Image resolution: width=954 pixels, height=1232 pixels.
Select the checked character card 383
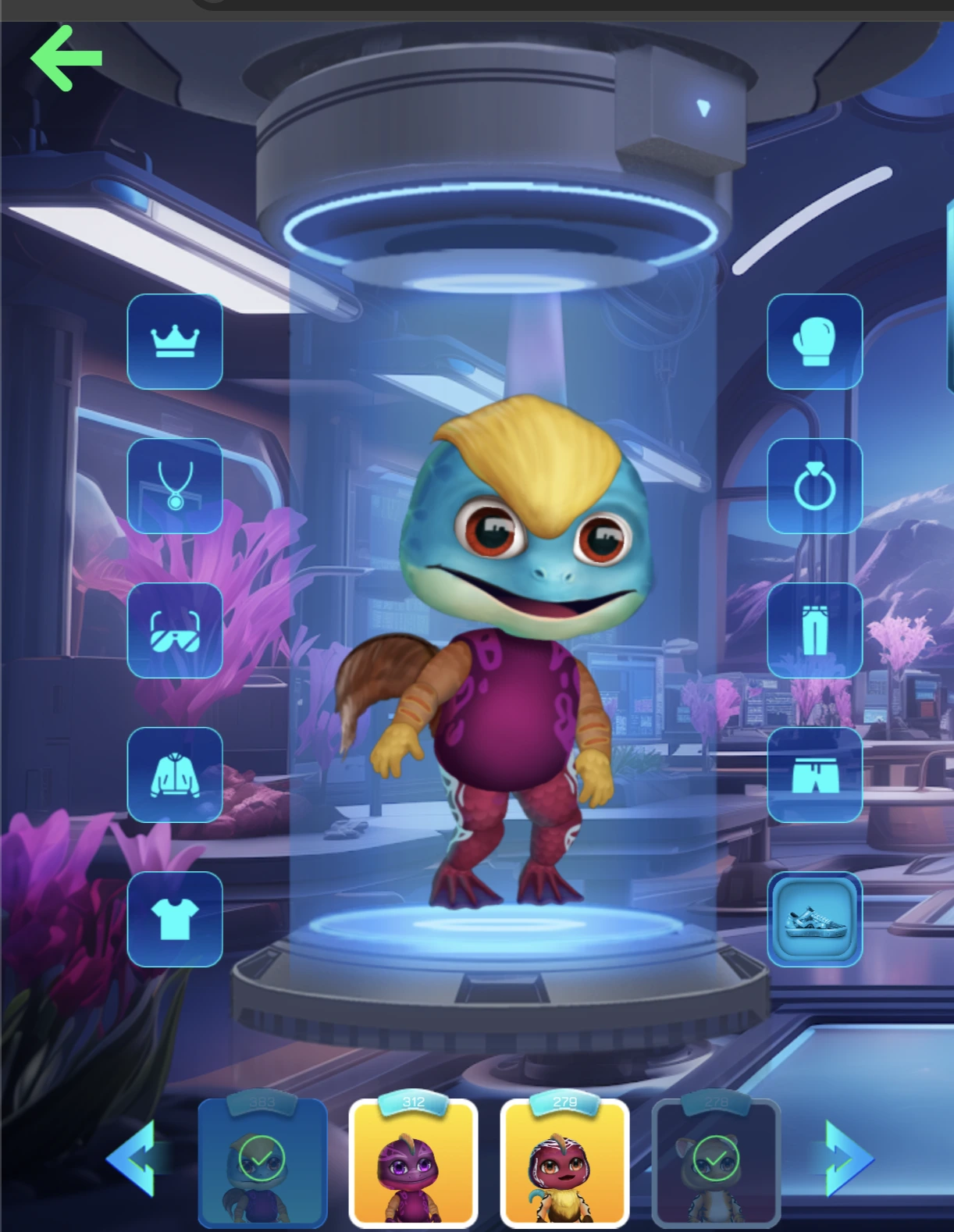click(262, 1163)
